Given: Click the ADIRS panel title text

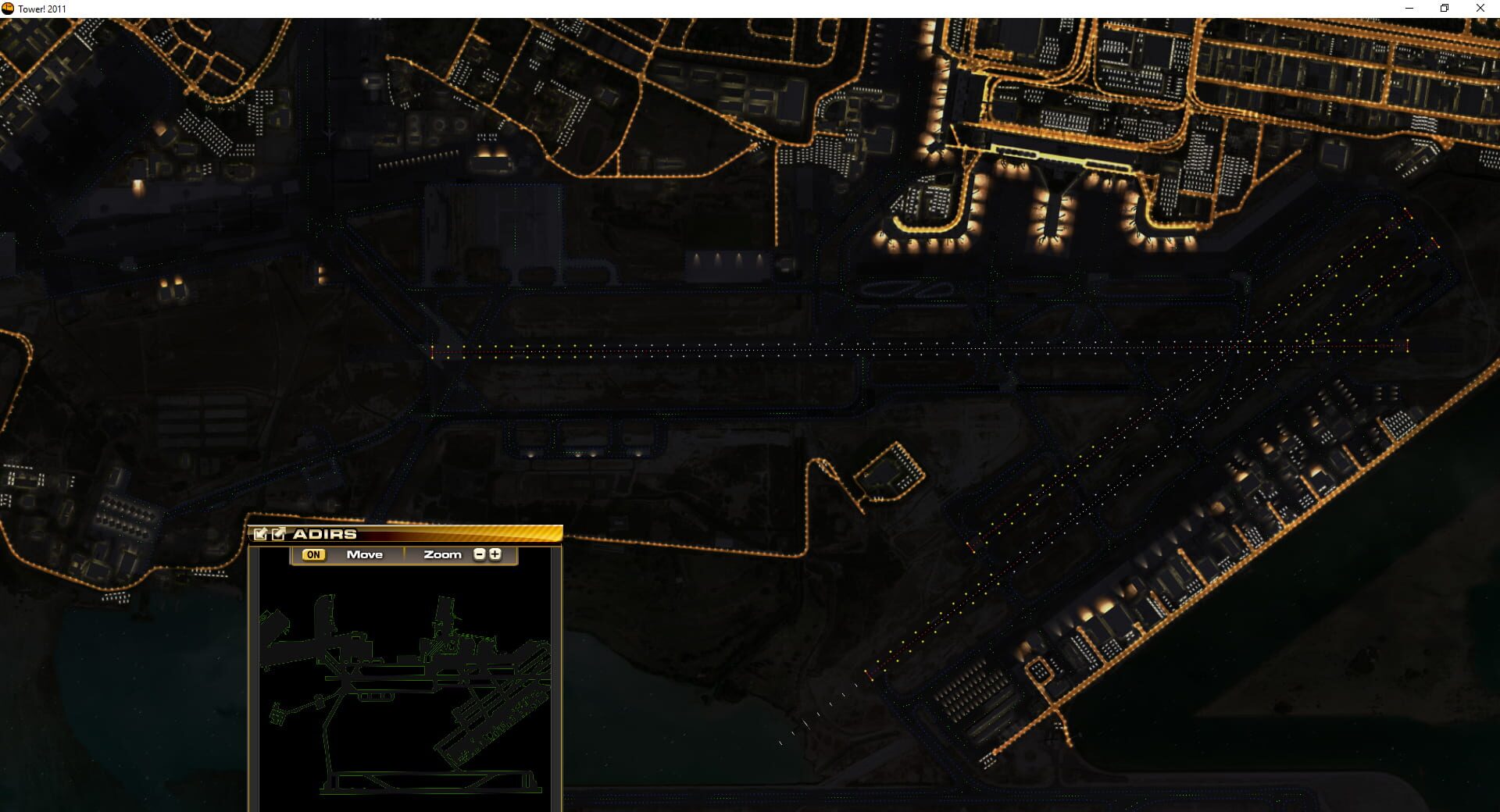Looking at the screenshot, I should (323, 534).
